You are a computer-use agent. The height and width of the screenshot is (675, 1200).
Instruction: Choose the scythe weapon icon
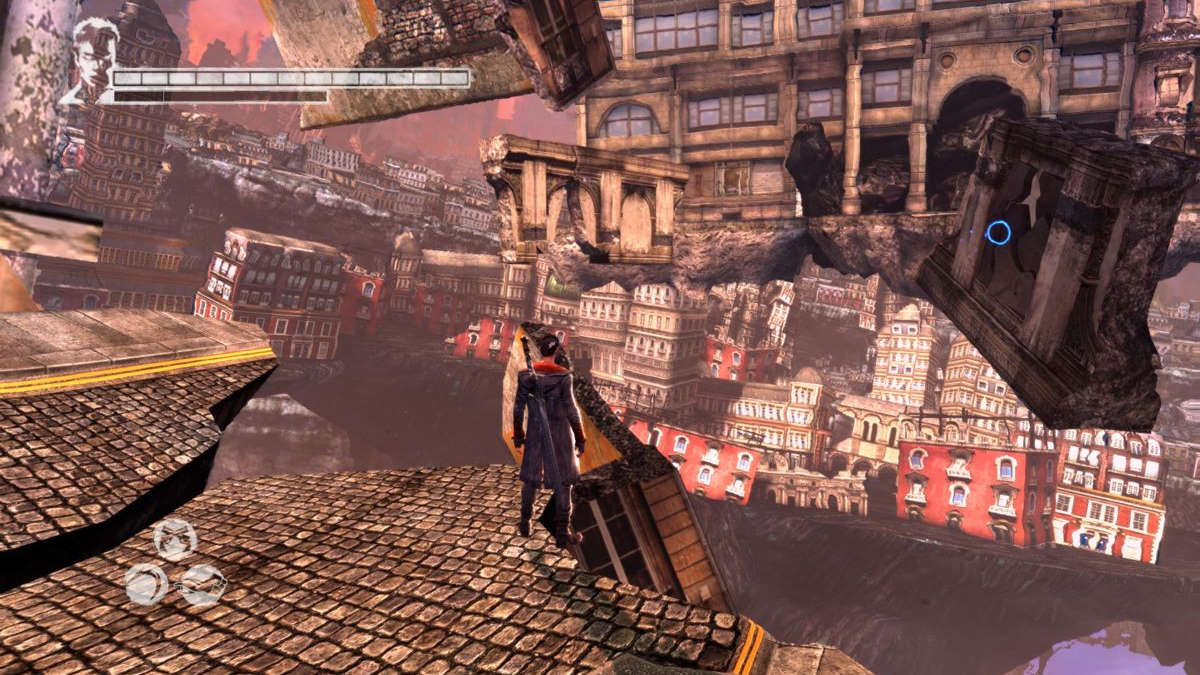(146, 583)
